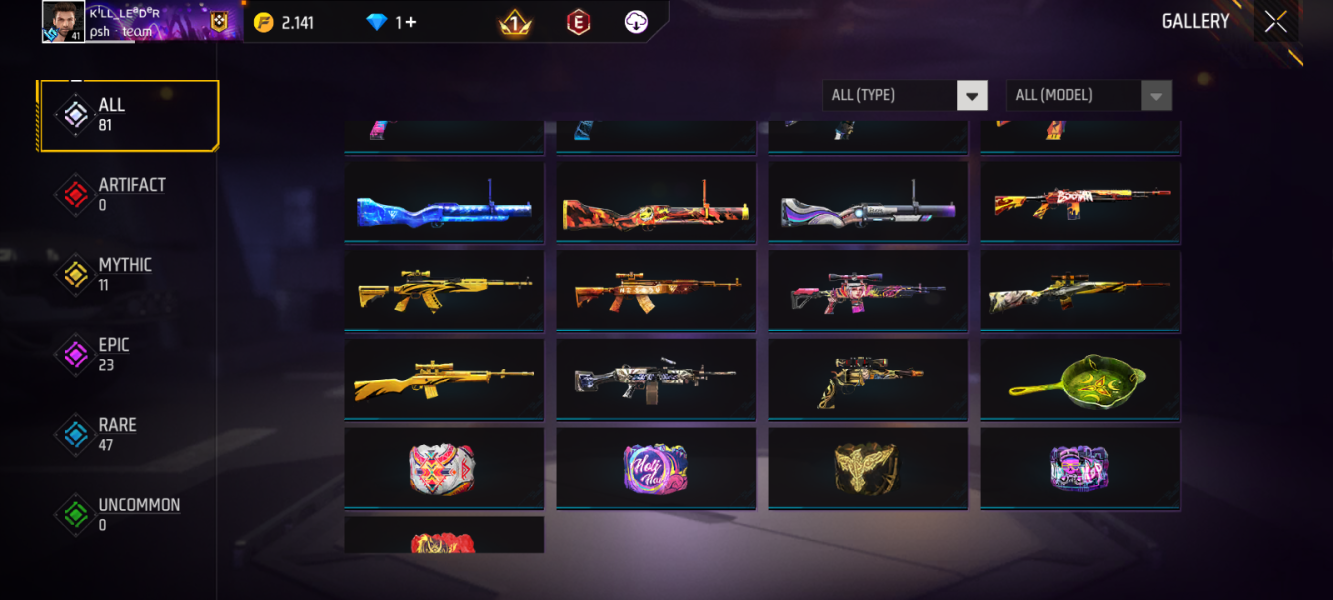This screenshot has height=600, width=1333.
Task: View the BOOYAH yellow rifle skin
Action: 1080,202
